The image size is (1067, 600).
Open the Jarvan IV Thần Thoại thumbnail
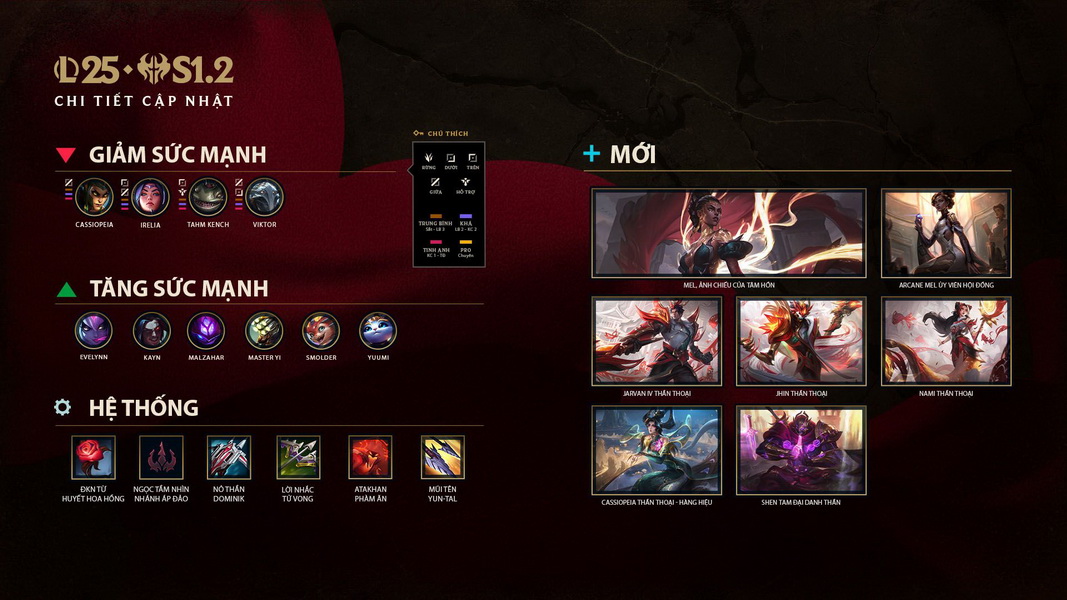(656, 341)
